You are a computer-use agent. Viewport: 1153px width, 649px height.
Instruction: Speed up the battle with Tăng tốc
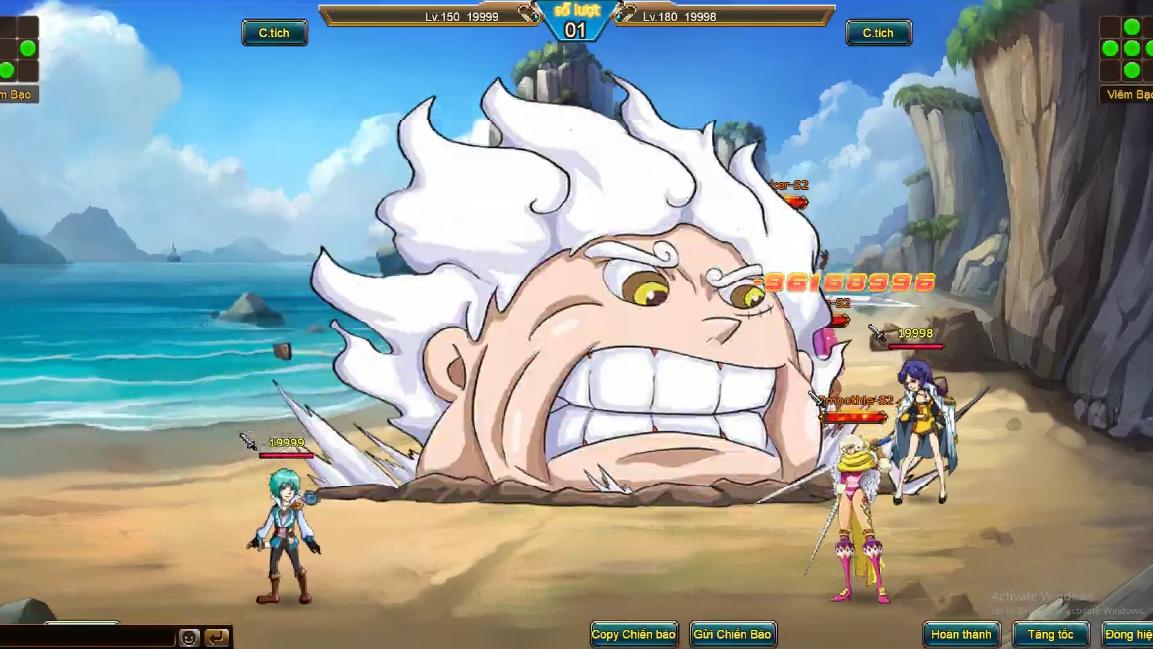click(x=1050, y=634)
